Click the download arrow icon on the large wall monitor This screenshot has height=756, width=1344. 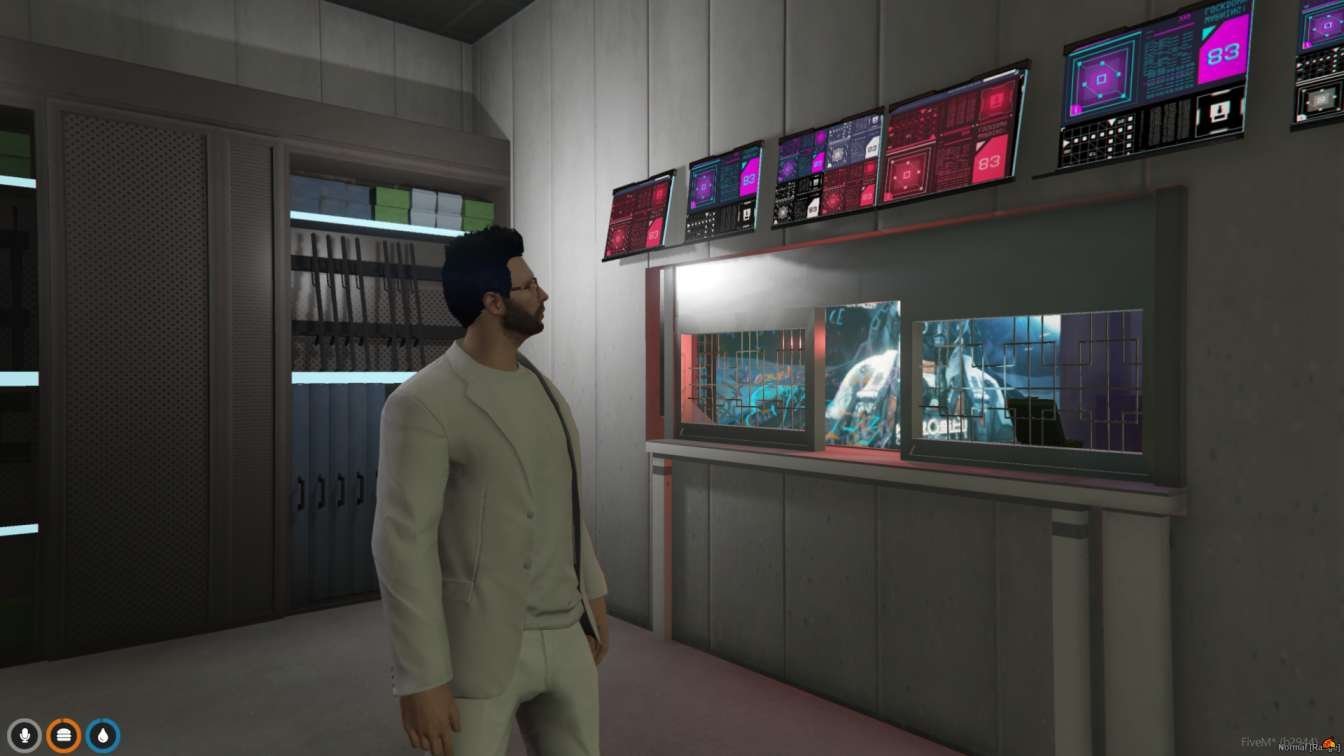[1220, 111]
